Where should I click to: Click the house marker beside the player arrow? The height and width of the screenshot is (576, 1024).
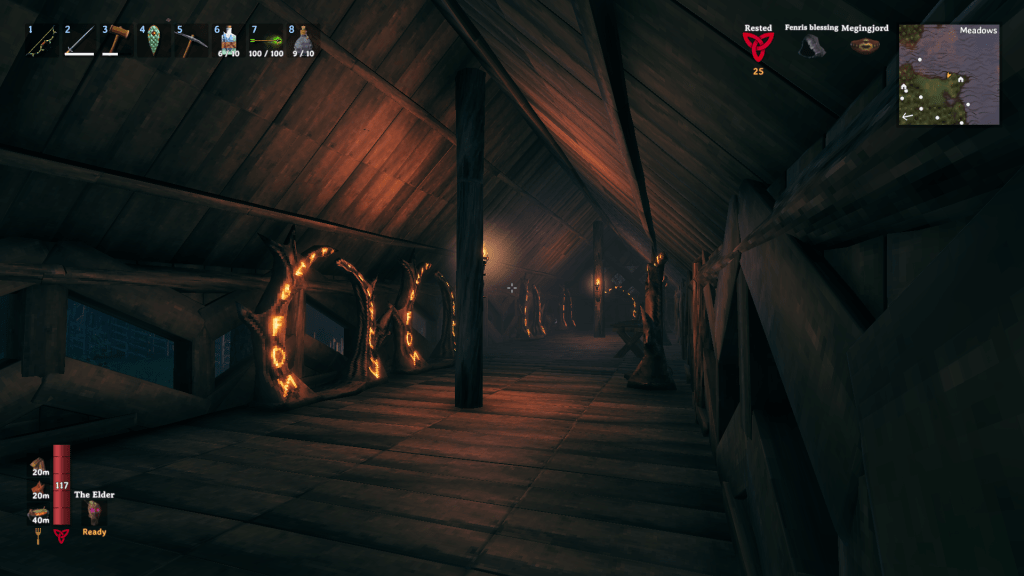960,77
